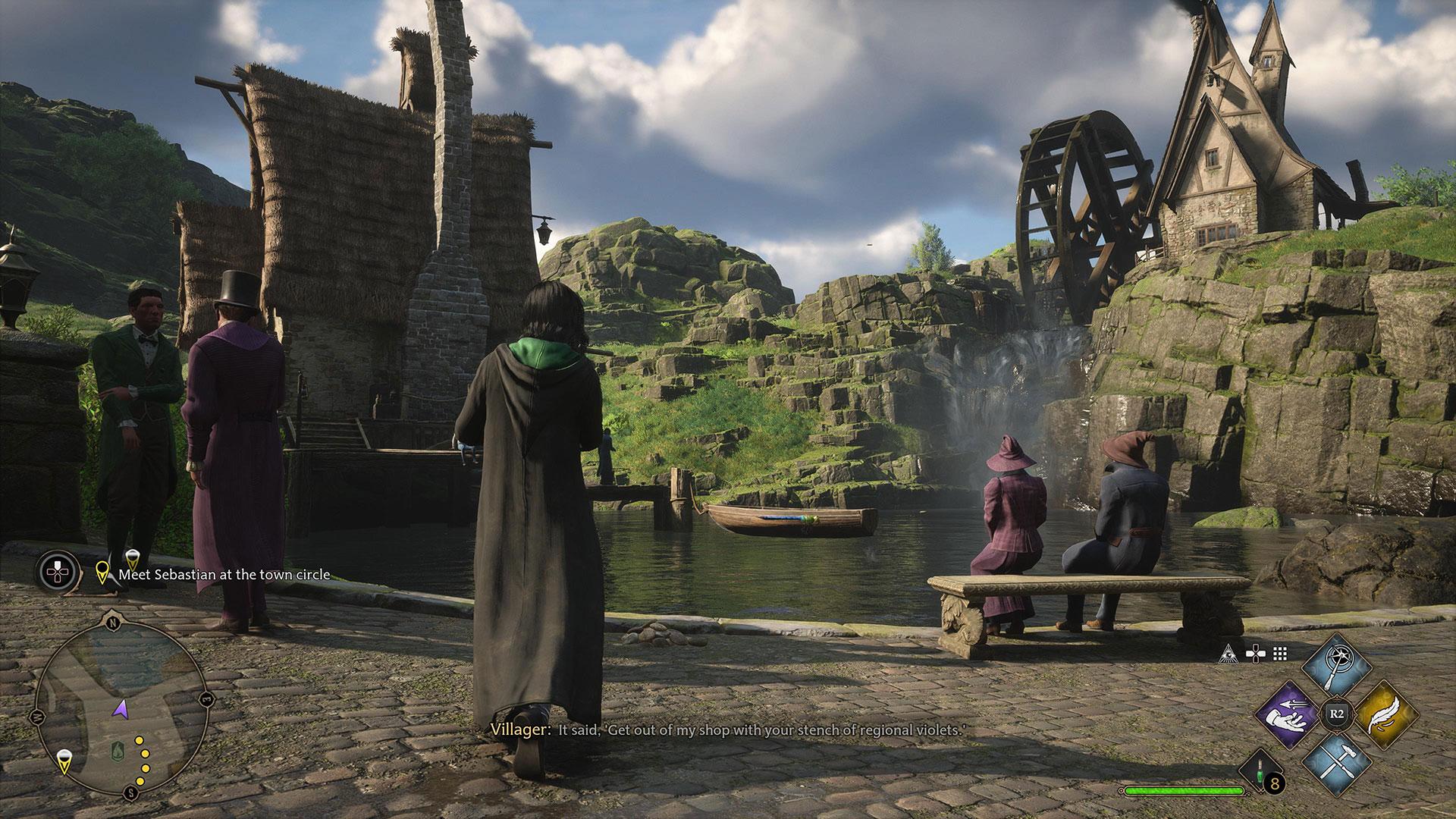The height and width of the screenshot is (819, 1456).
Task: Open the spell set grid icon
Action: click(x=1279, y=653)
